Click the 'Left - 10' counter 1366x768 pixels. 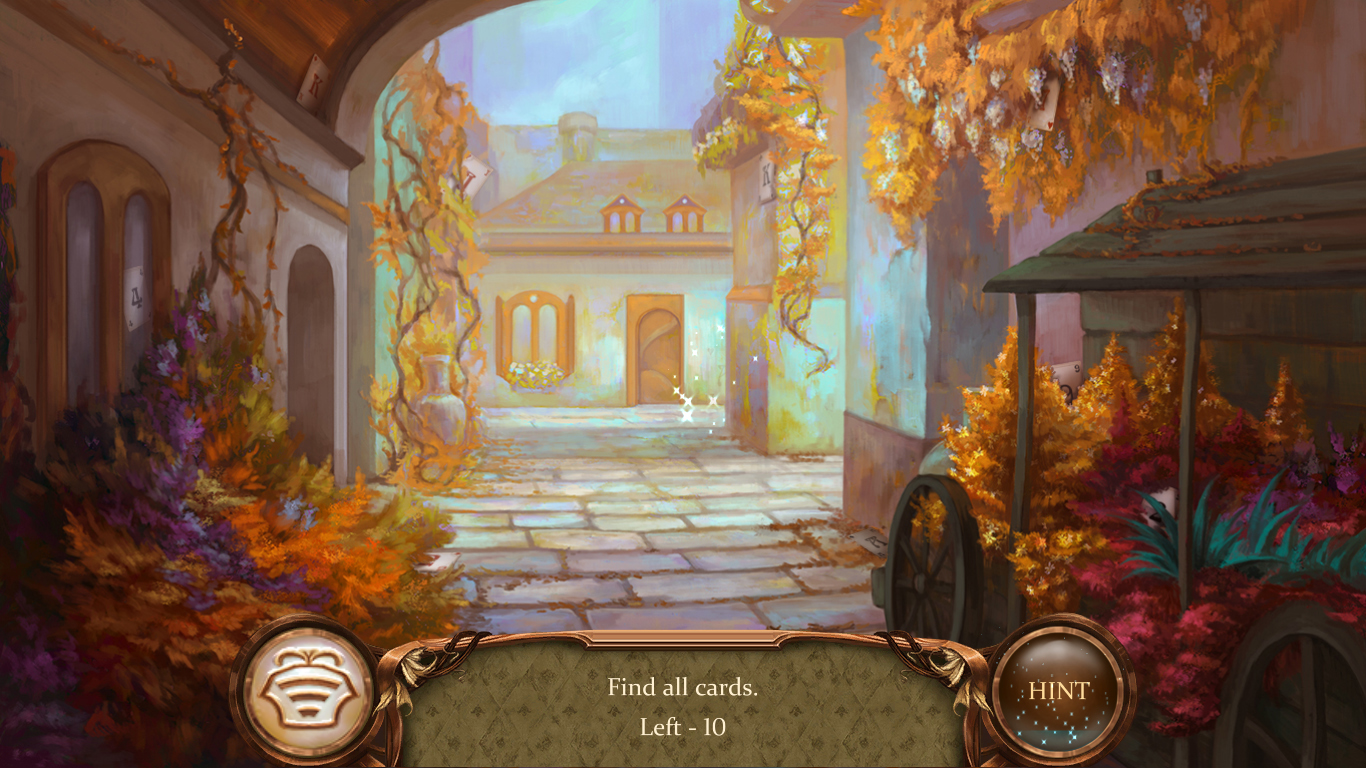pos(683,729)
